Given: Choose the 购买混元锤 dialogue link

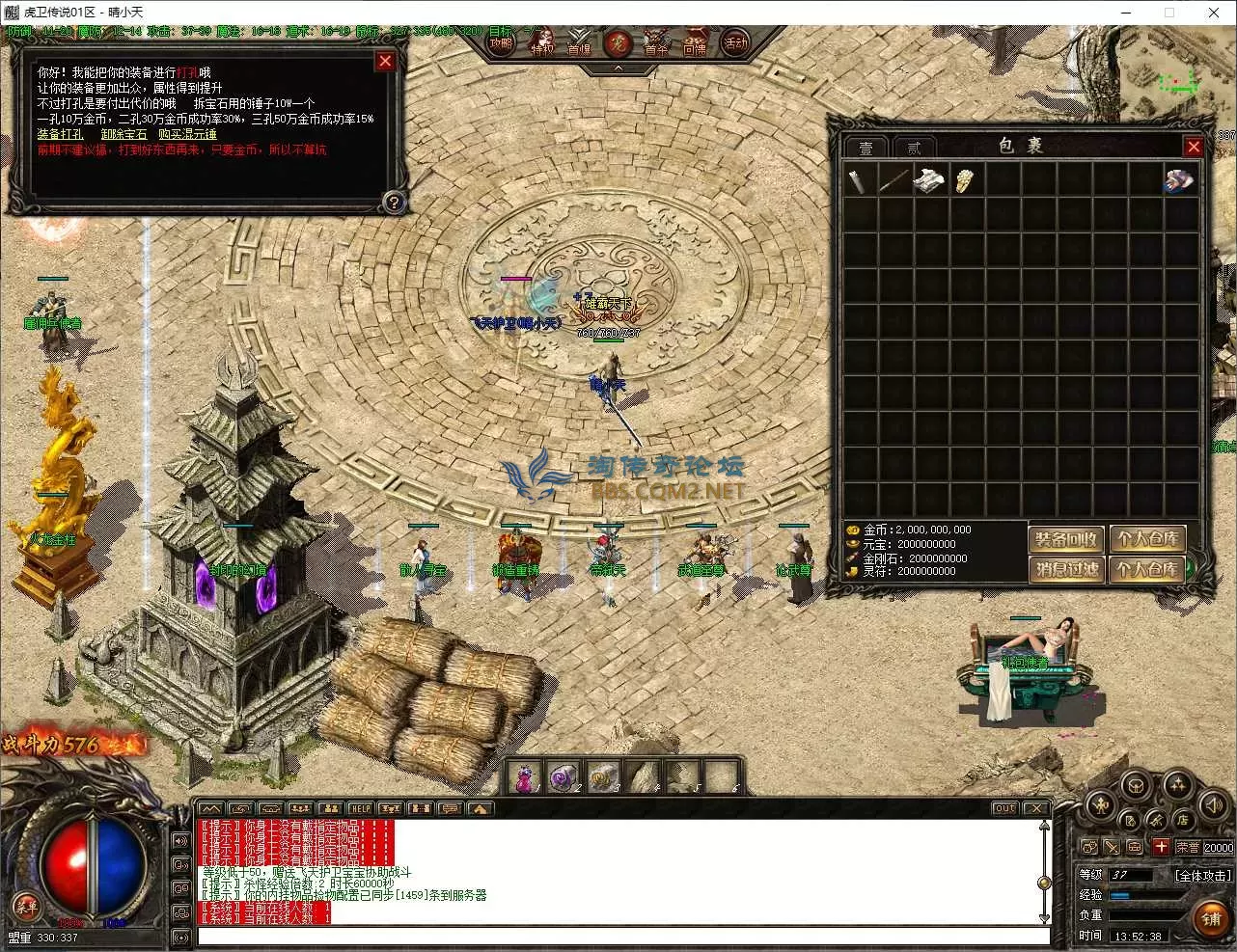Looking at the screenshot, I should click(187, 134).
